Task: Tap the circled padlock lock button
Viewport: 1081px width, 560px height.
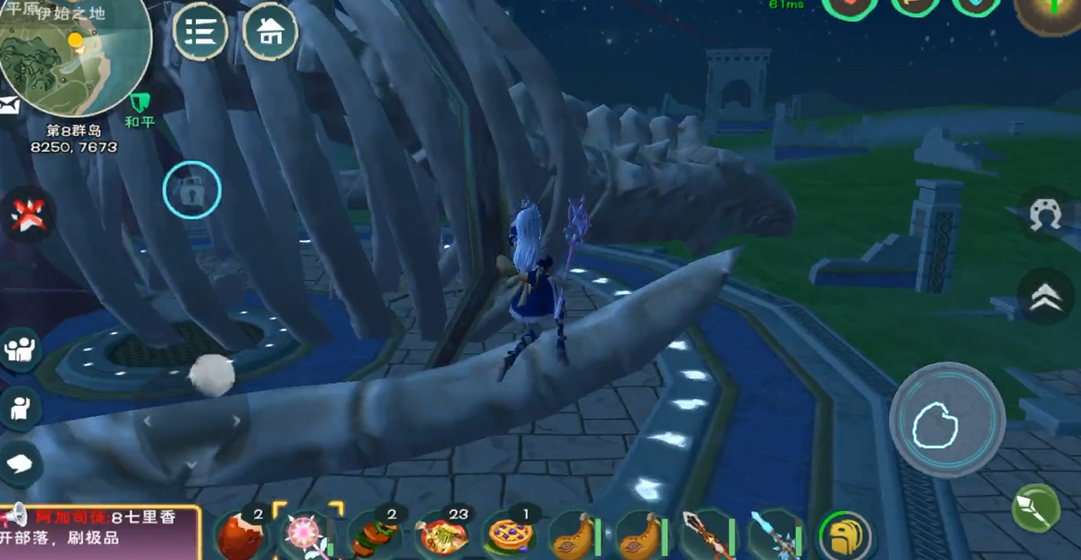Action: (192, 189)
